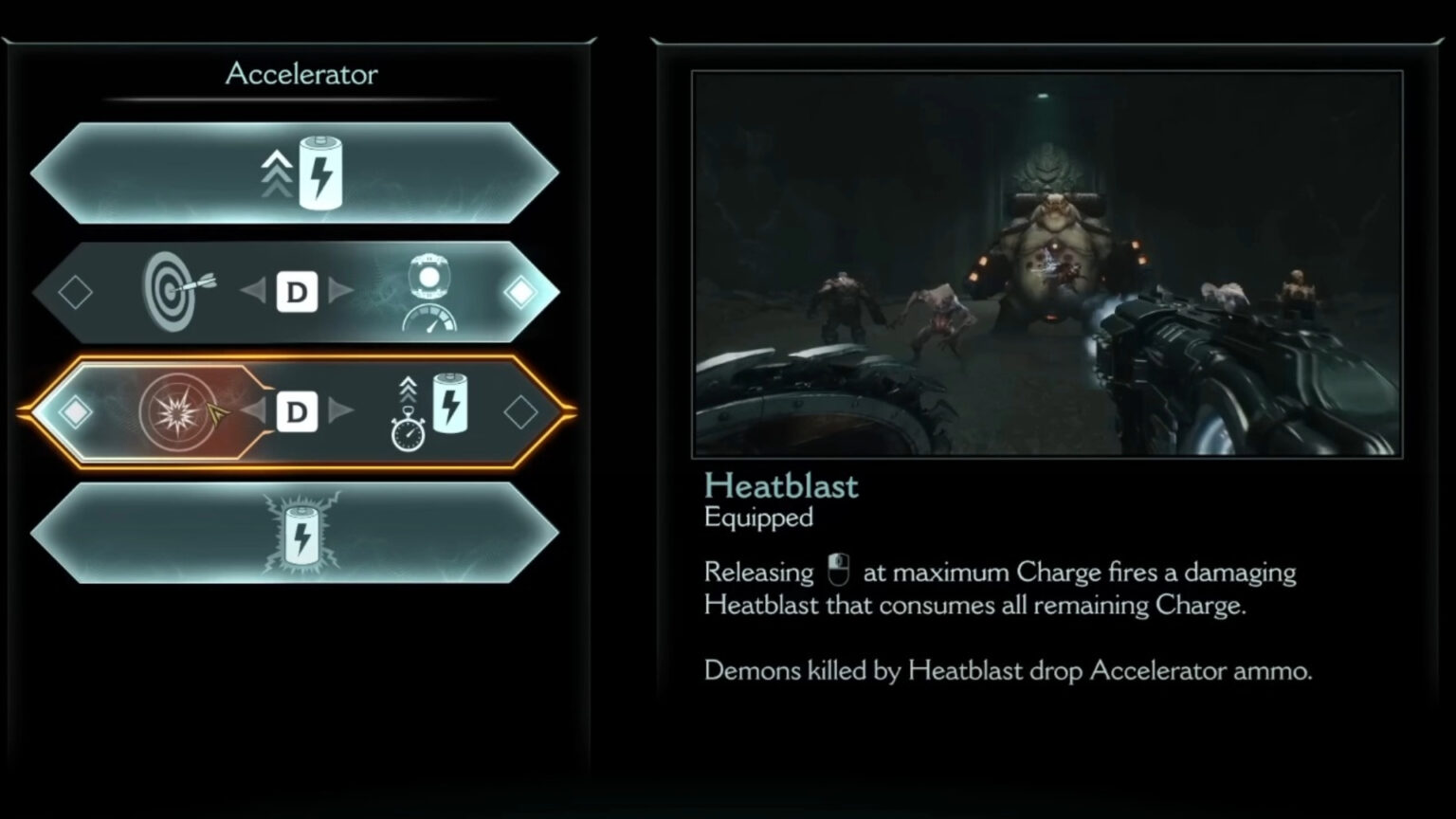Click the left arrow on the Heatblast row
This screenshot has height=819, width=1456.
[x=254, y=411]
